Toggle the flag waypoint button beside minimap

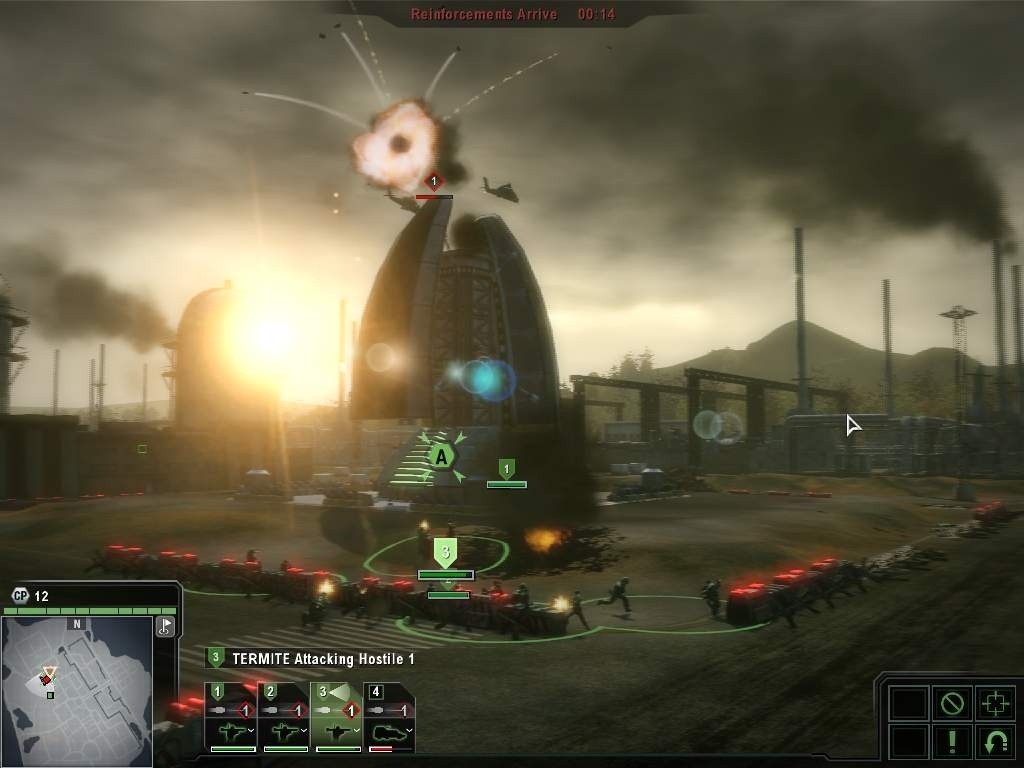coord(165,627)
